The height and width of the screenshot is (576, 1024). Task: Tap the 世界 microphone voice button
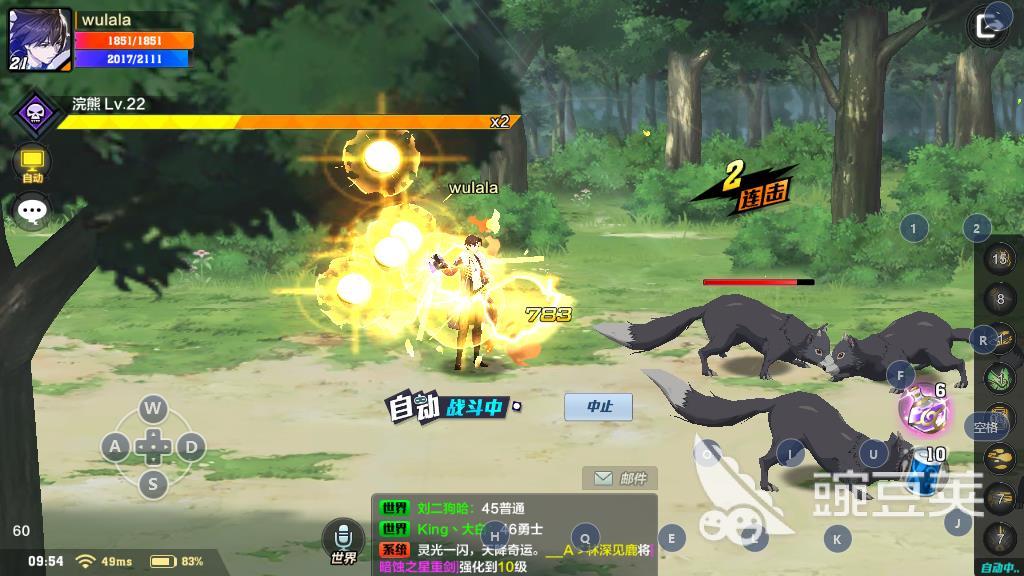pos(343,541)
